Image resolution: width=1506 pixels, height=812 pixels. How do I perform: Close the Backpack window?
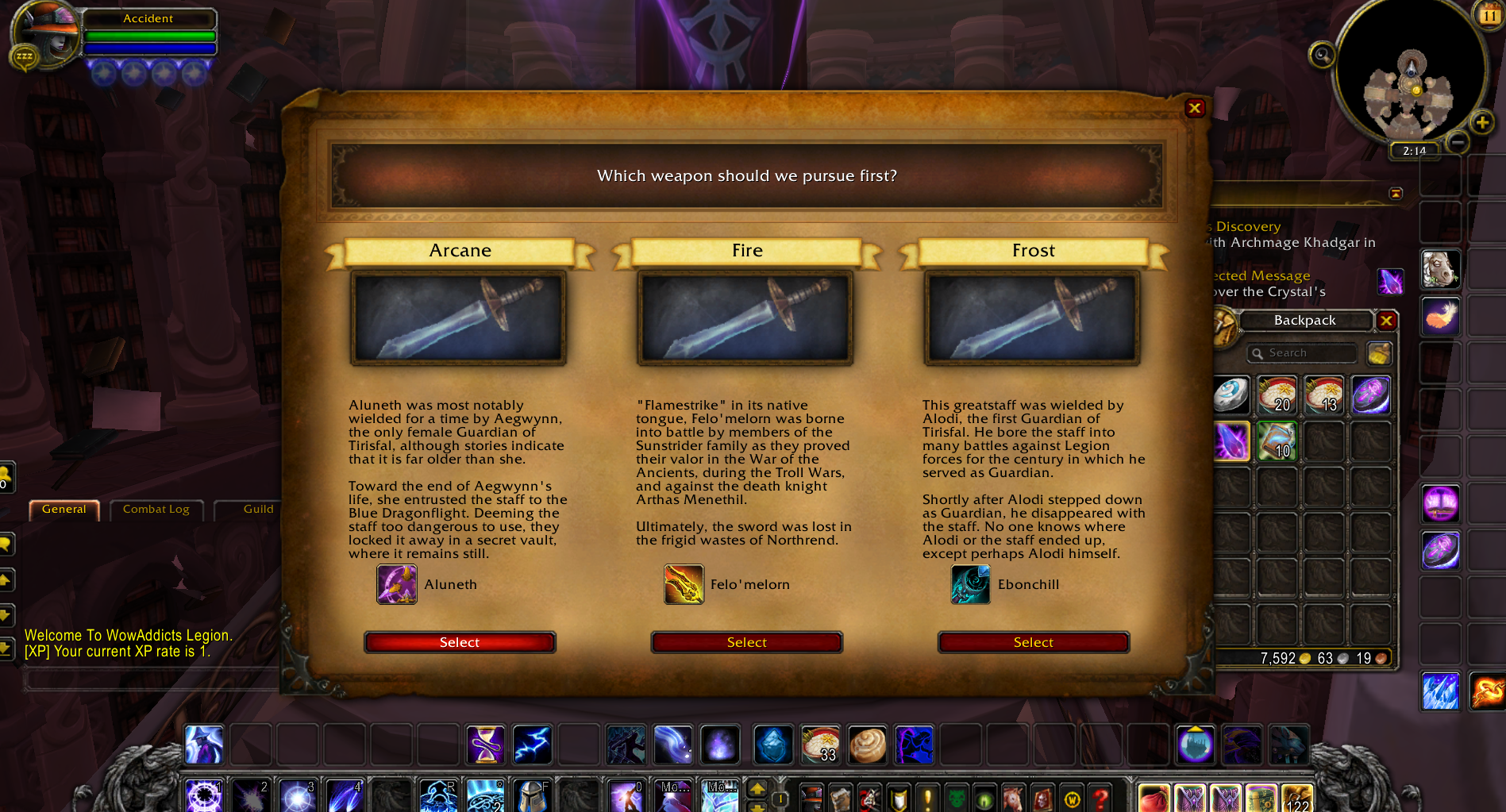(1387, 321)
